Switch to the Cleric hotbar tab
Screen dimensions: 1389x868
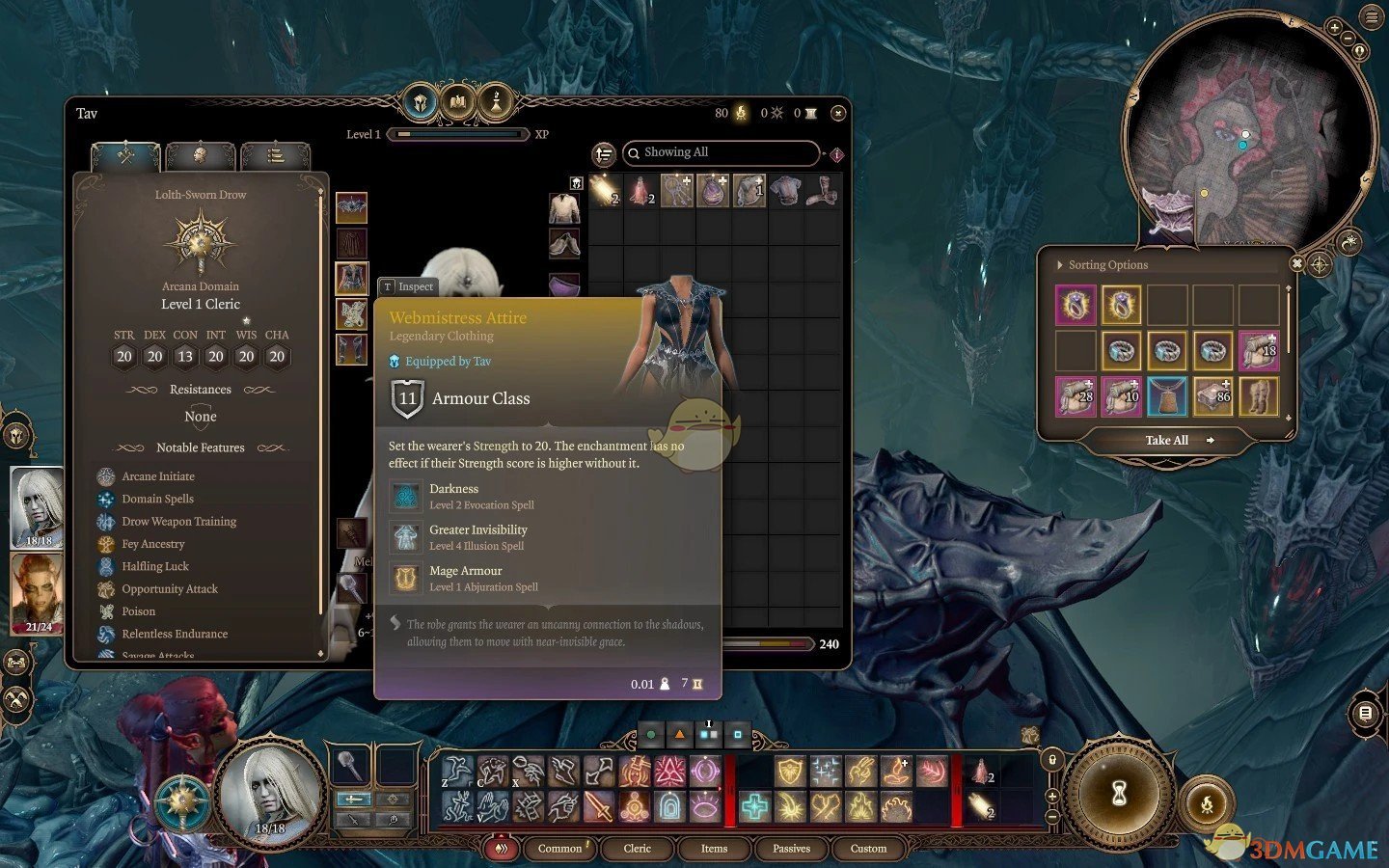tap(637, 849)
